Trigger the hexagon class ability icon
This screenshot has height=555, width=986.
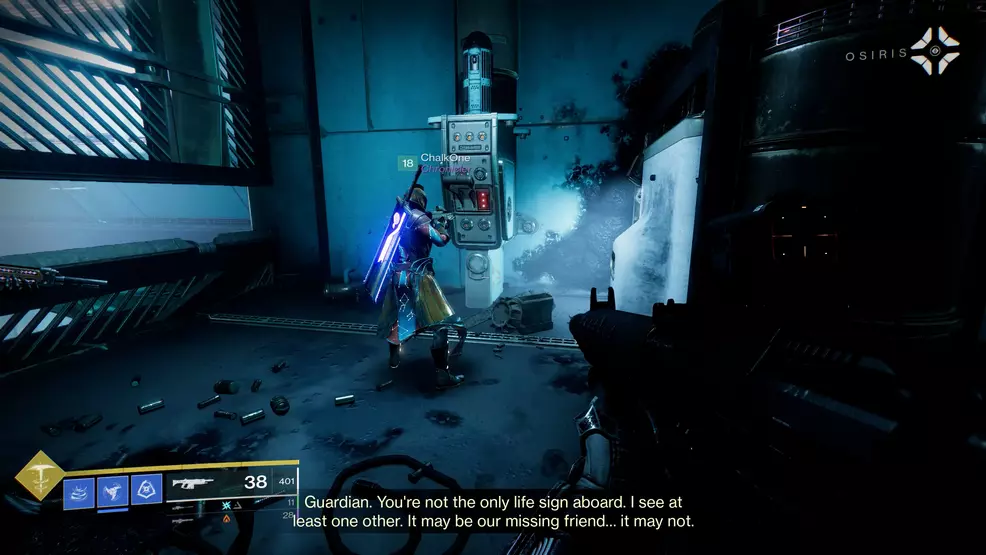(146, 489)
